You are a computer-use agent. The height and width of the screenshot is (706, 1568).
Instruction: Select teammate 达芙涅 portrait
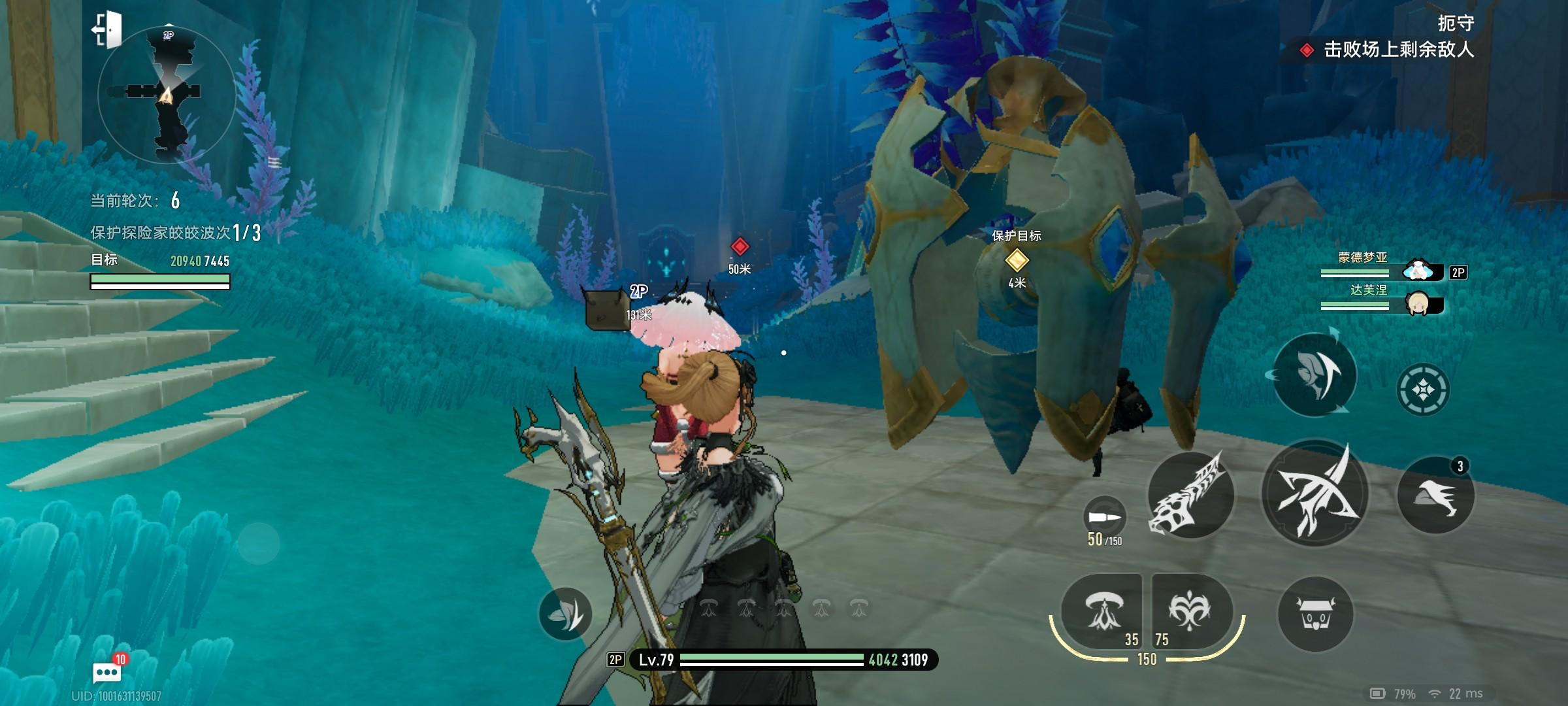tap(1418, 304)
